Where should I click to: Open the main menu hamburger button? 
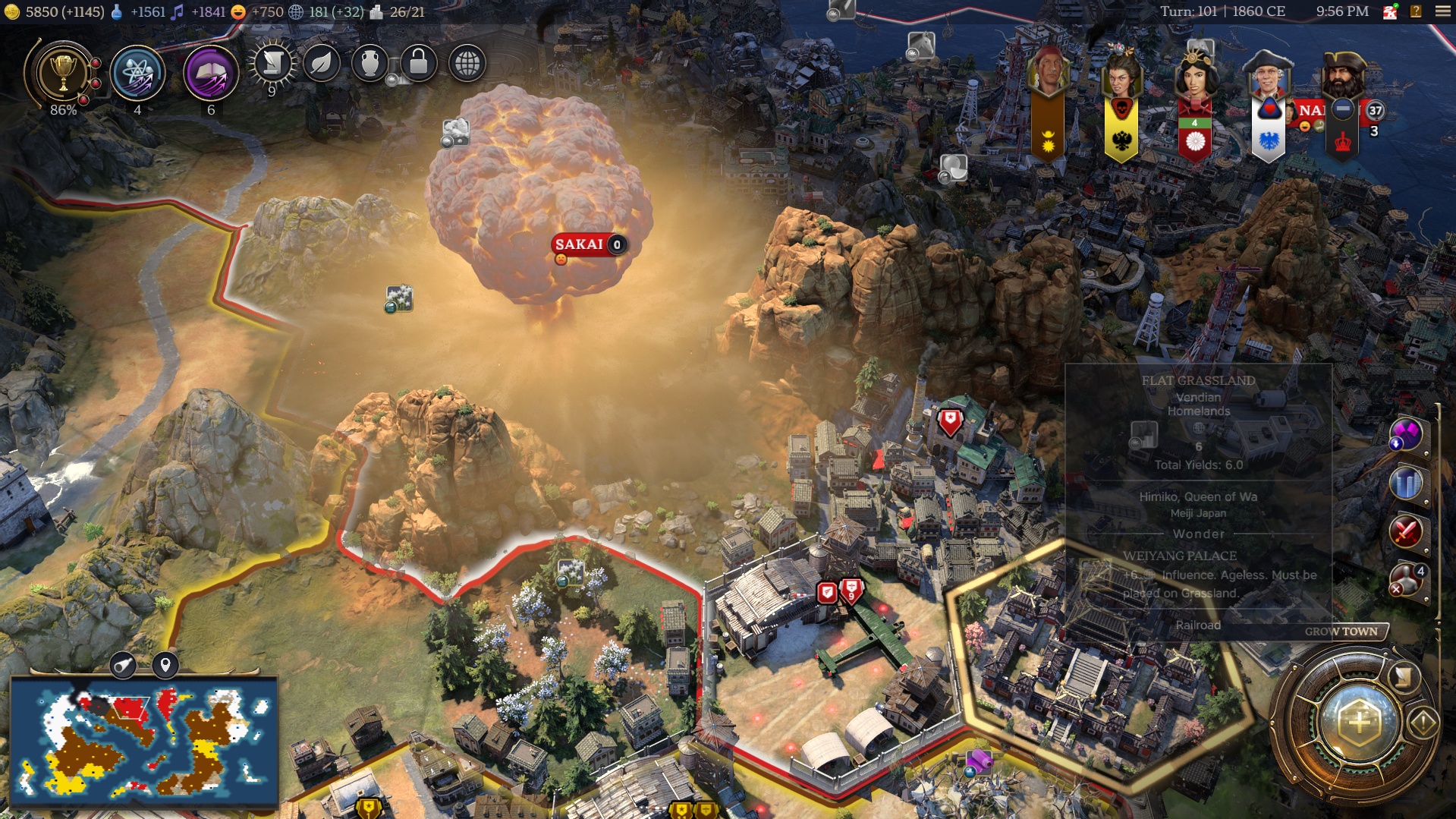1442,11
